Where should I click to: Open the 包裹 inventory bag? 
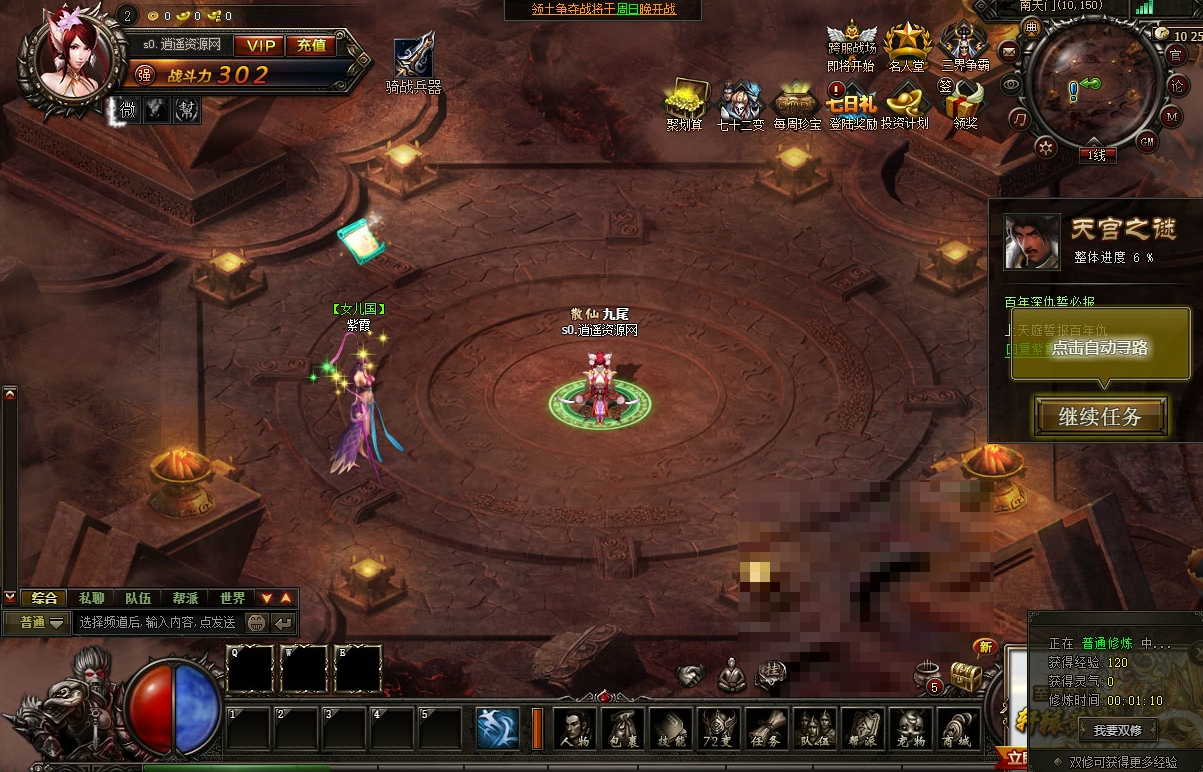pos(623,729)
